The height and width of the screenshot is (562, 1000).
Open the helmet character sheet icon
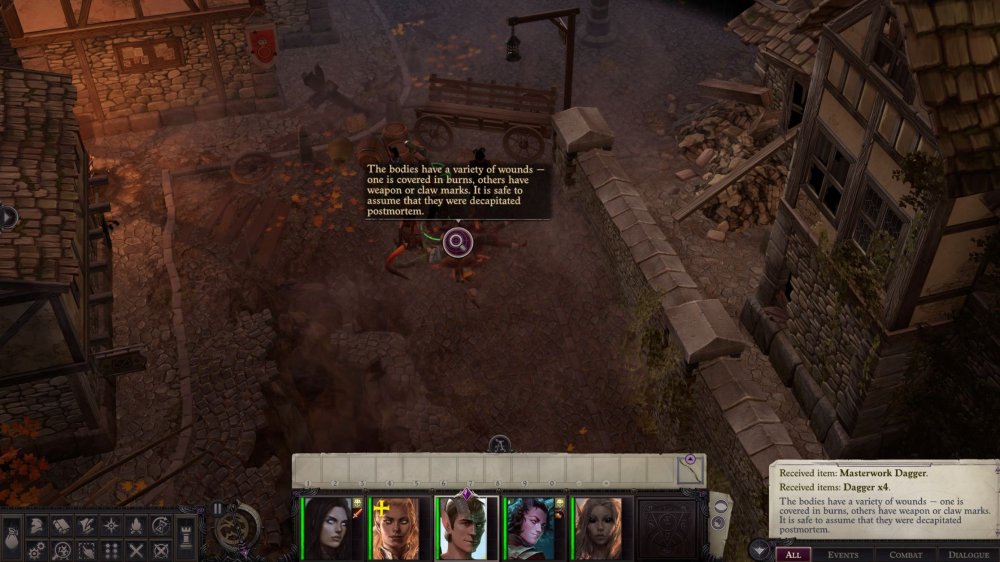tap(35, 525)
